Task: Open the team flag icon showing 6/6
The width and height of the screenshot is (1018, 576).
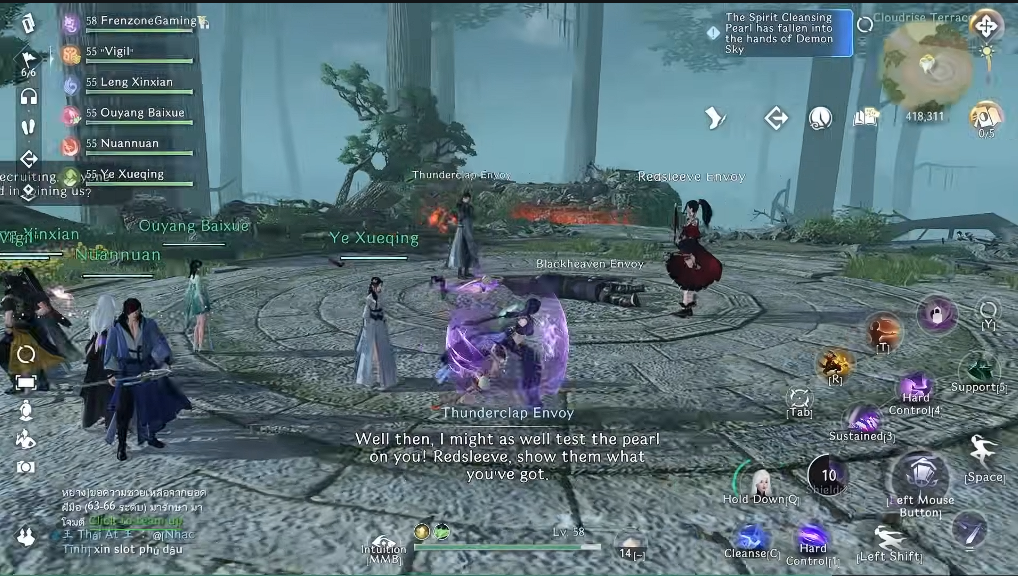Action: [28, 62]
